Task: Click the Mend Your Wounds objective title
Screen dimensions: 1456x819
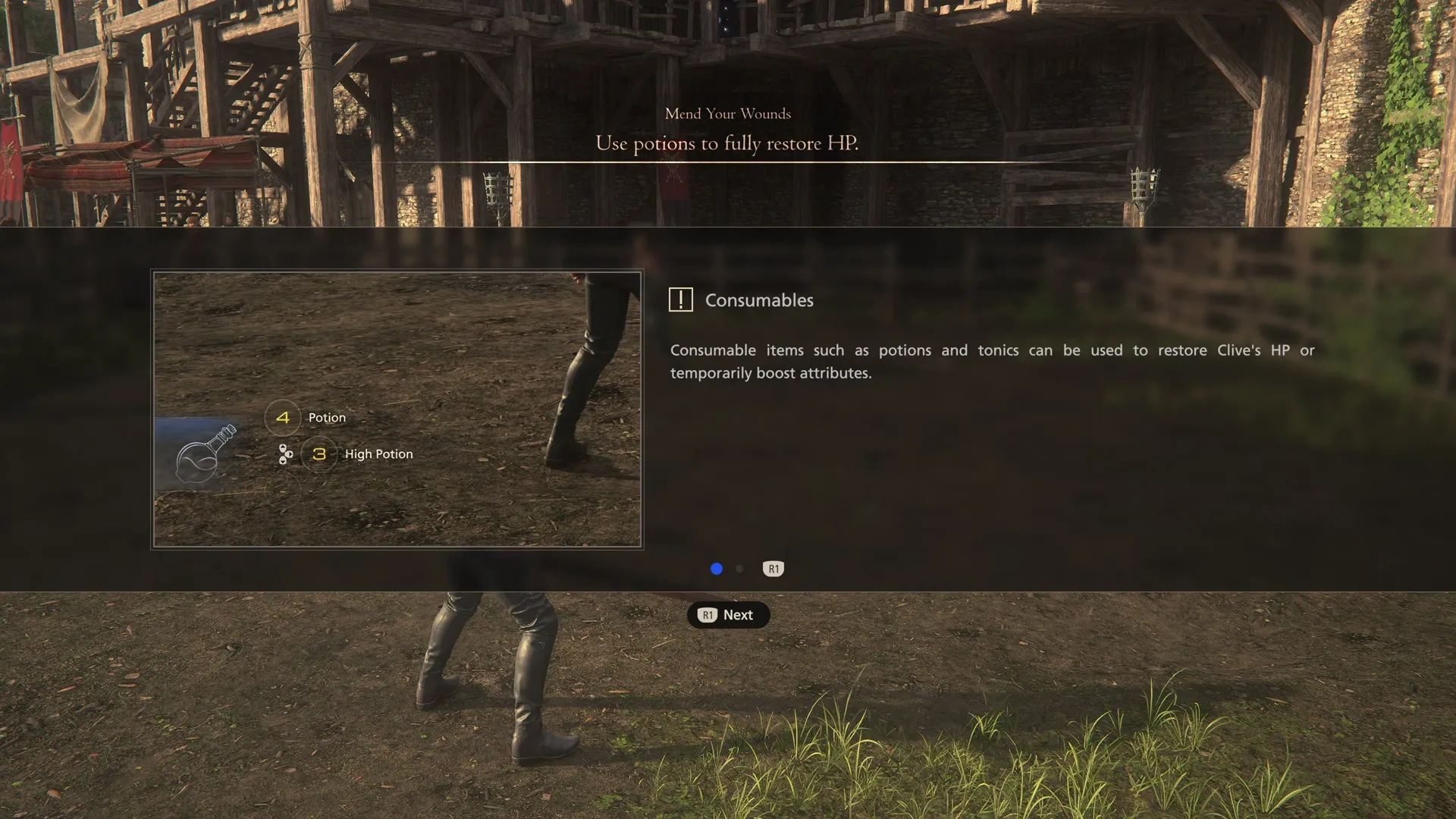Action: (x=727, y=114)
